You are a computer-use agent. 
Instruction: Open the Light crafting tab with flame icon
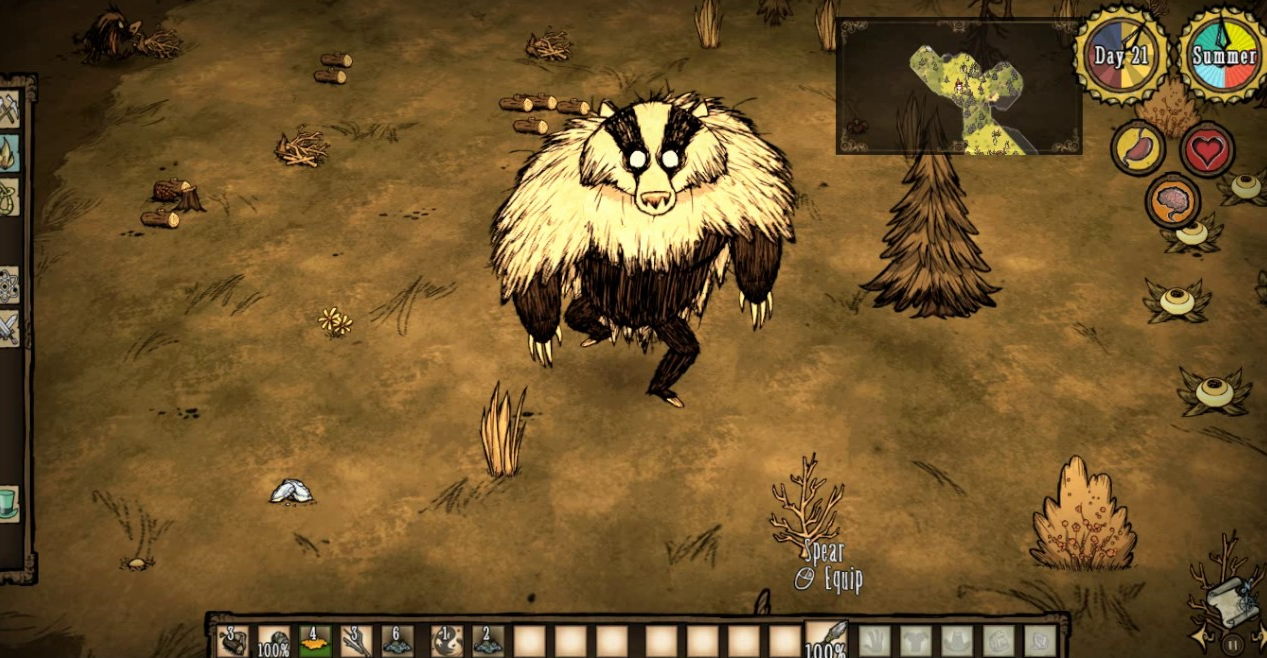pos(9,153)
